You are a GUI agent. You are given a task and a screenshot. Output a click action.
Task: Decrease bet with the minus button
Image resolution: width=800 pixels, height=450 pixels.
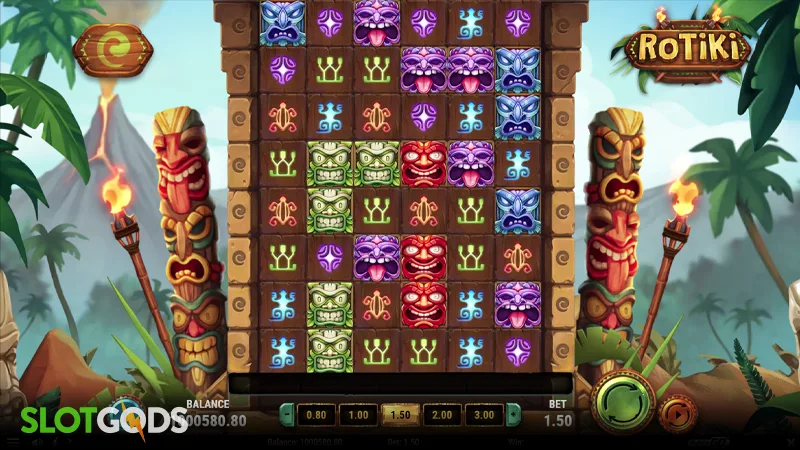point(287,414)
